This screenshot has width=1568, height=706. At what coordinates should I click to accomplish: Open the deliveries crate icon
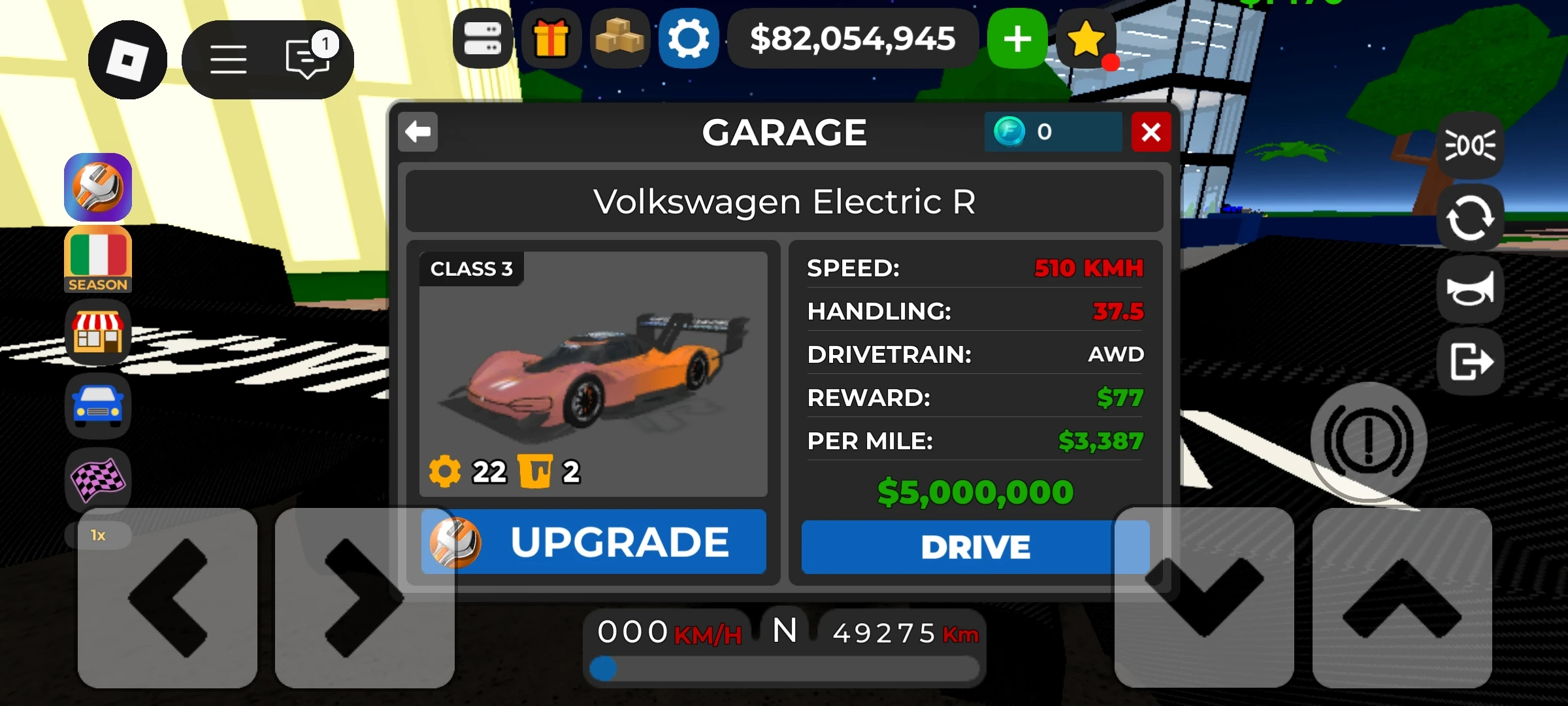click(621, 39)
